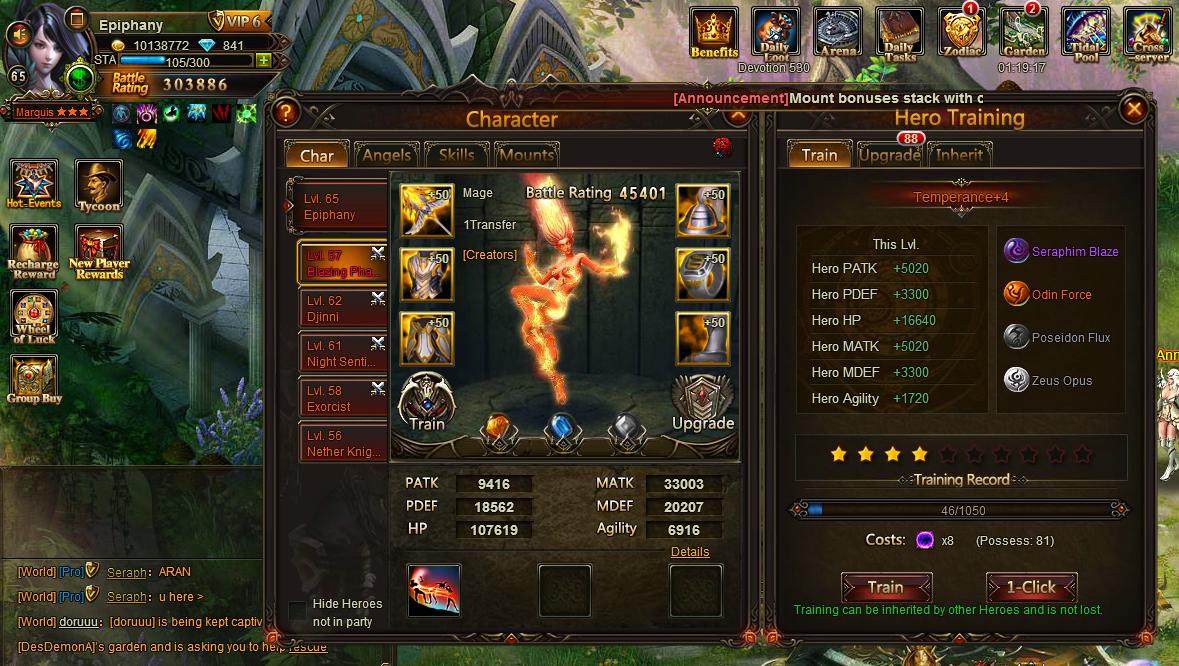Open the Inherit tab
1179x666 pixels.
tap(959, 155)
